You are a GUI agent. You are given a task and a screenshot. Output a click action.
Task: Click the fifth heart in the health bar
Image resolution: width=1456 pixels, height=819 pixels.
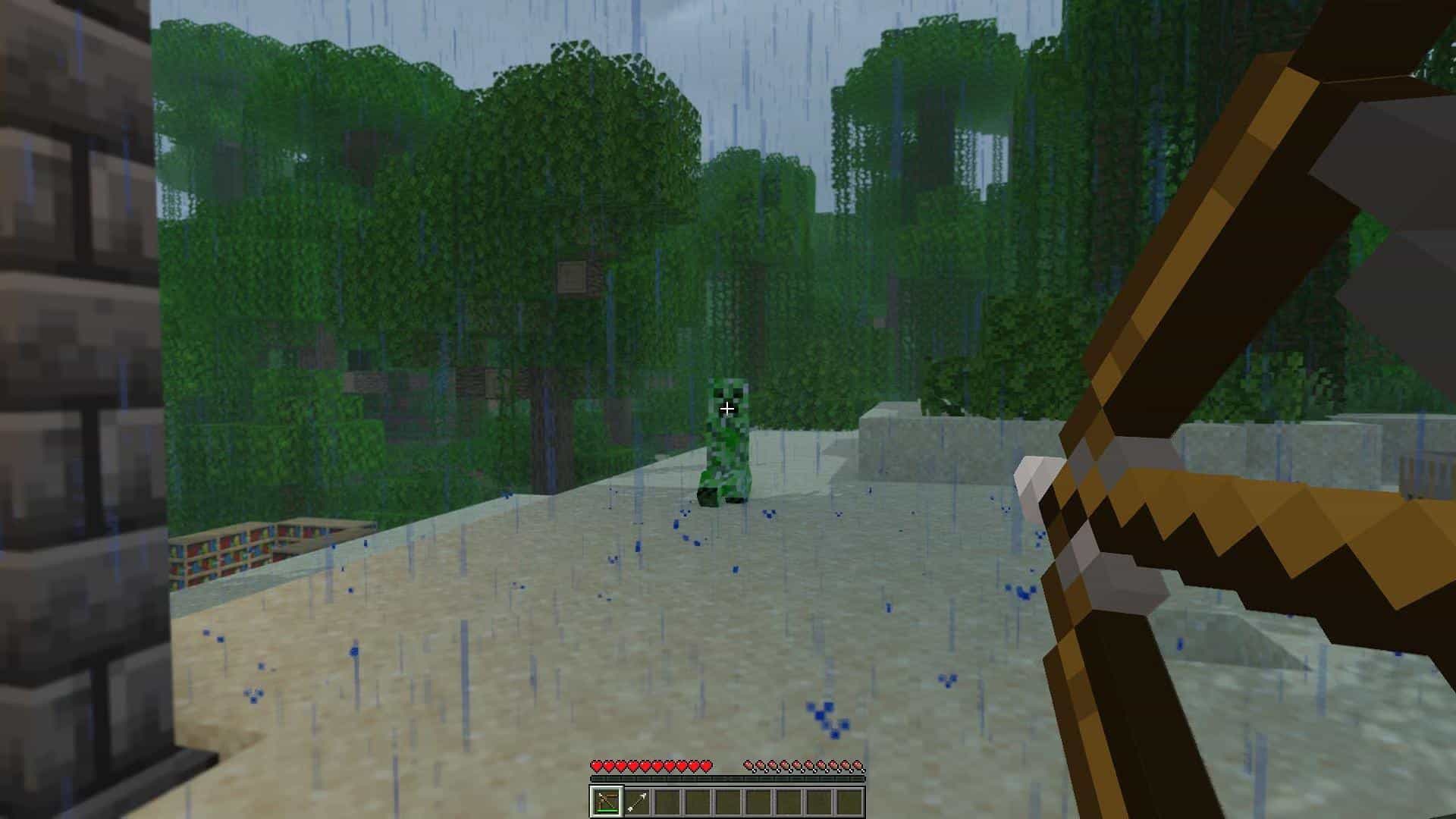(645, 765)
